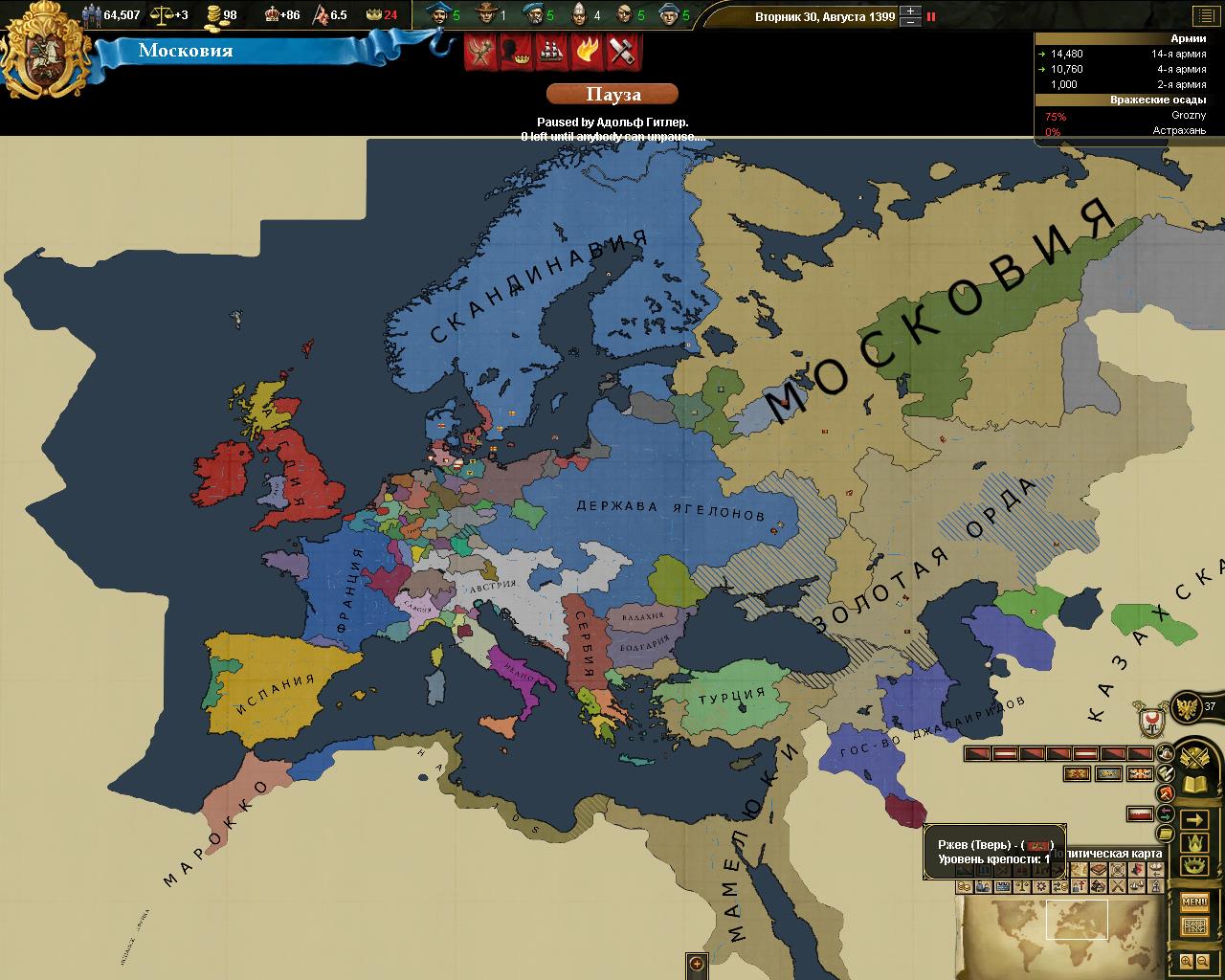The width and height of the screenshot is (1225, 980).
Task: Zoom out with the magnifier minus button
Action: pyautogui.click(x=1203, y=962)
